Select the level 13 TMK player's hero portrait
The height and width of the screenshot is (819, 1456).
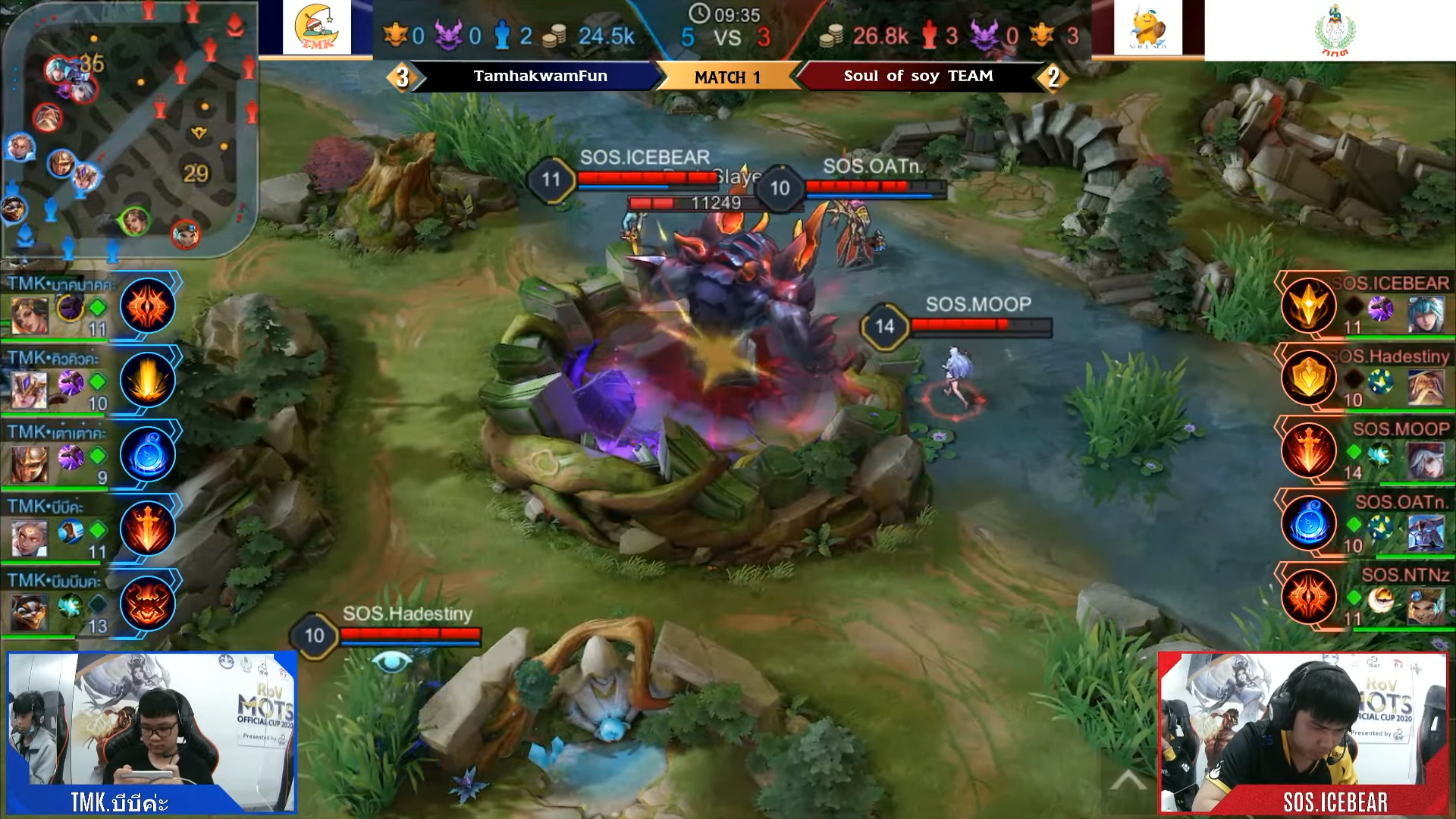(x=29, y=611)
